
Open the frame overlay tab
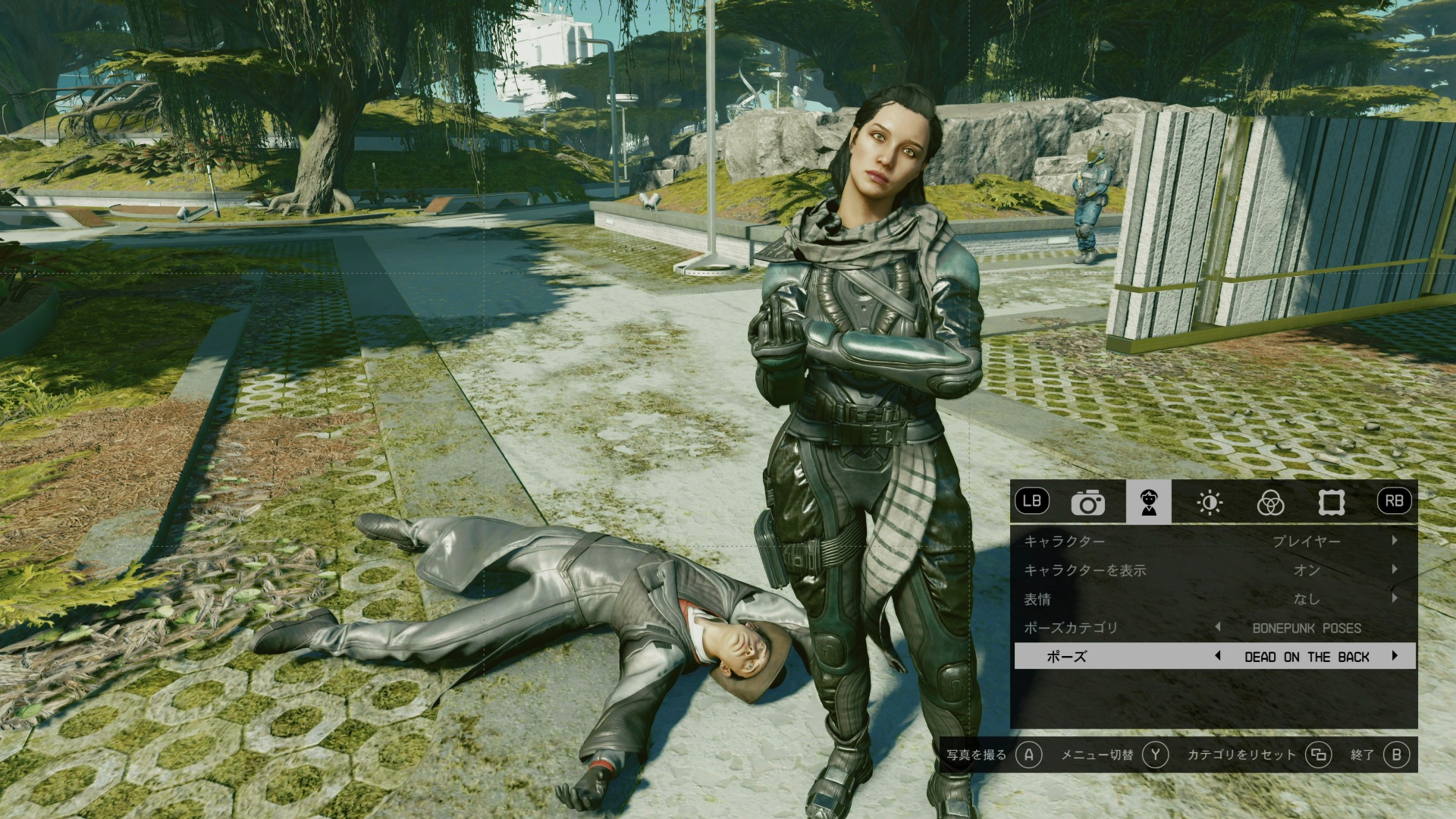(x=1331, y=502)
